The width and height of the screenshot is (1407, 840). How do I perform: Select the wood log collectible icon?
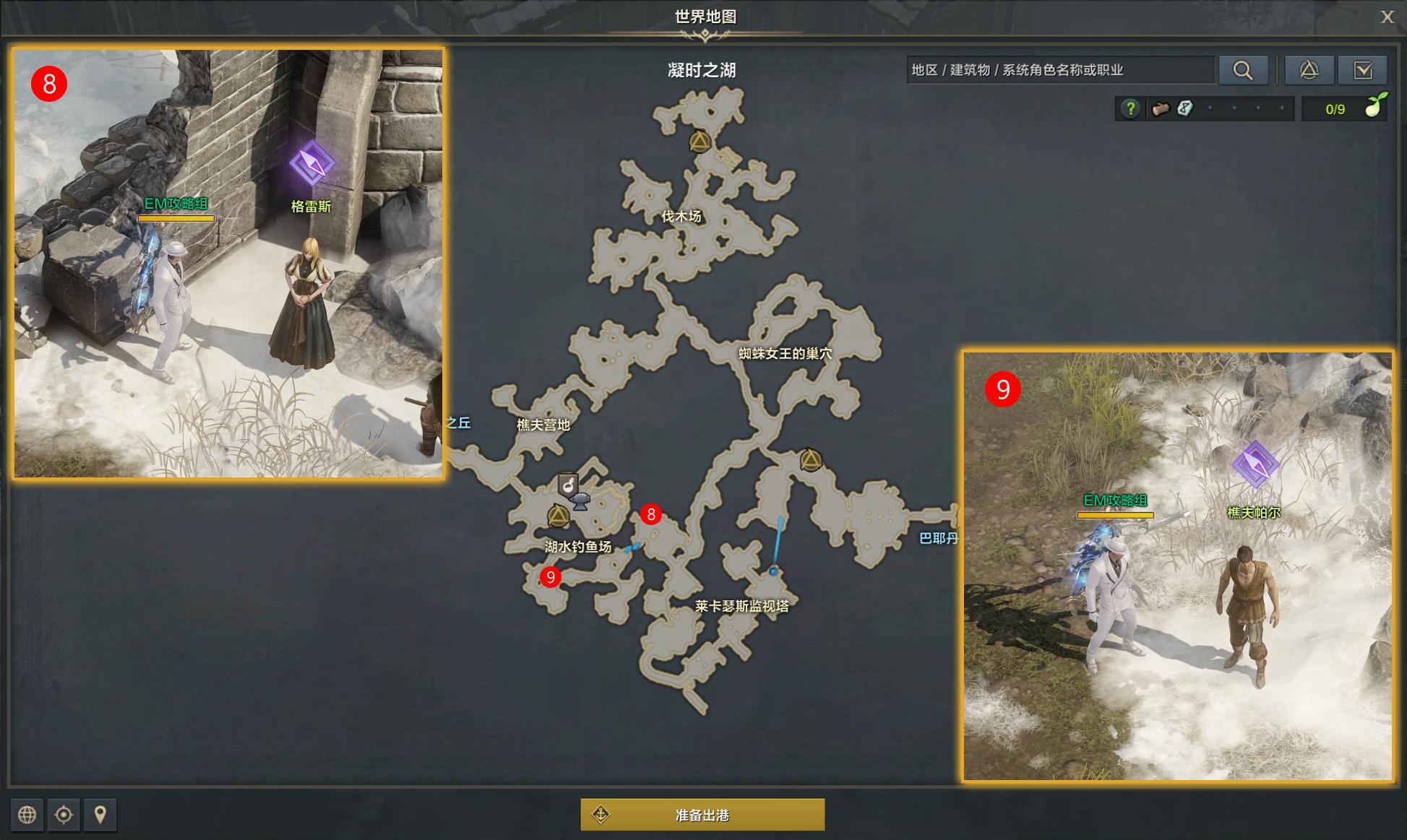(1161, 109)
